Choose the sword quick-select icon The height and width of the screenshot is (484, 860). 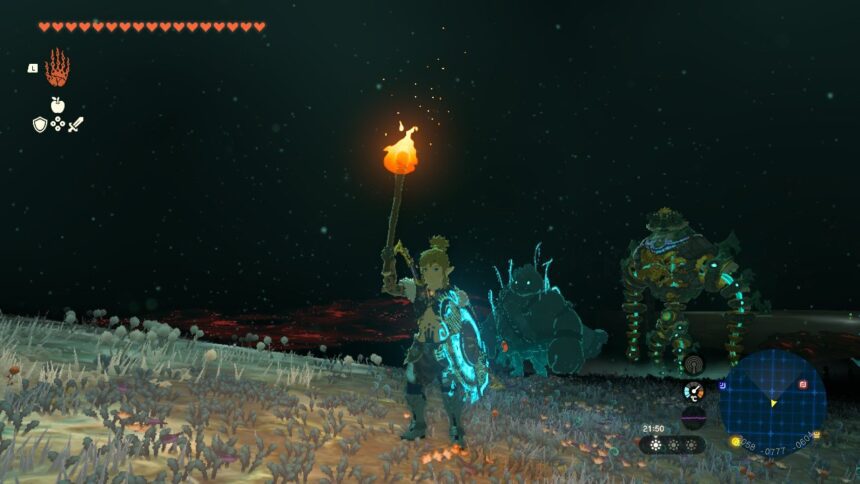[76, 124]
